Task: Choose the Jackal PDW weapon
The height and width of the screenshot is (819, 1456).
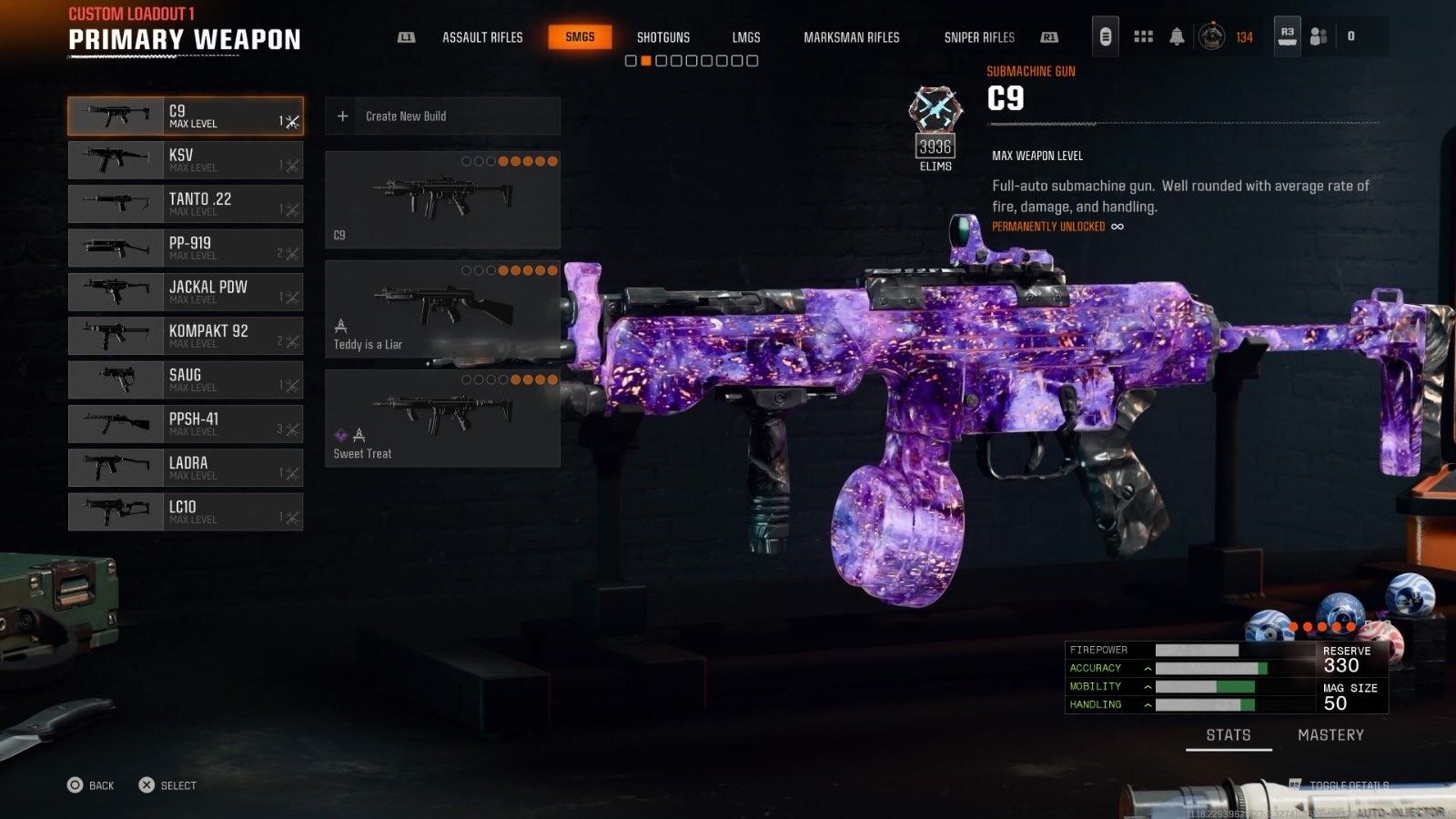Action: click(186, 292)
